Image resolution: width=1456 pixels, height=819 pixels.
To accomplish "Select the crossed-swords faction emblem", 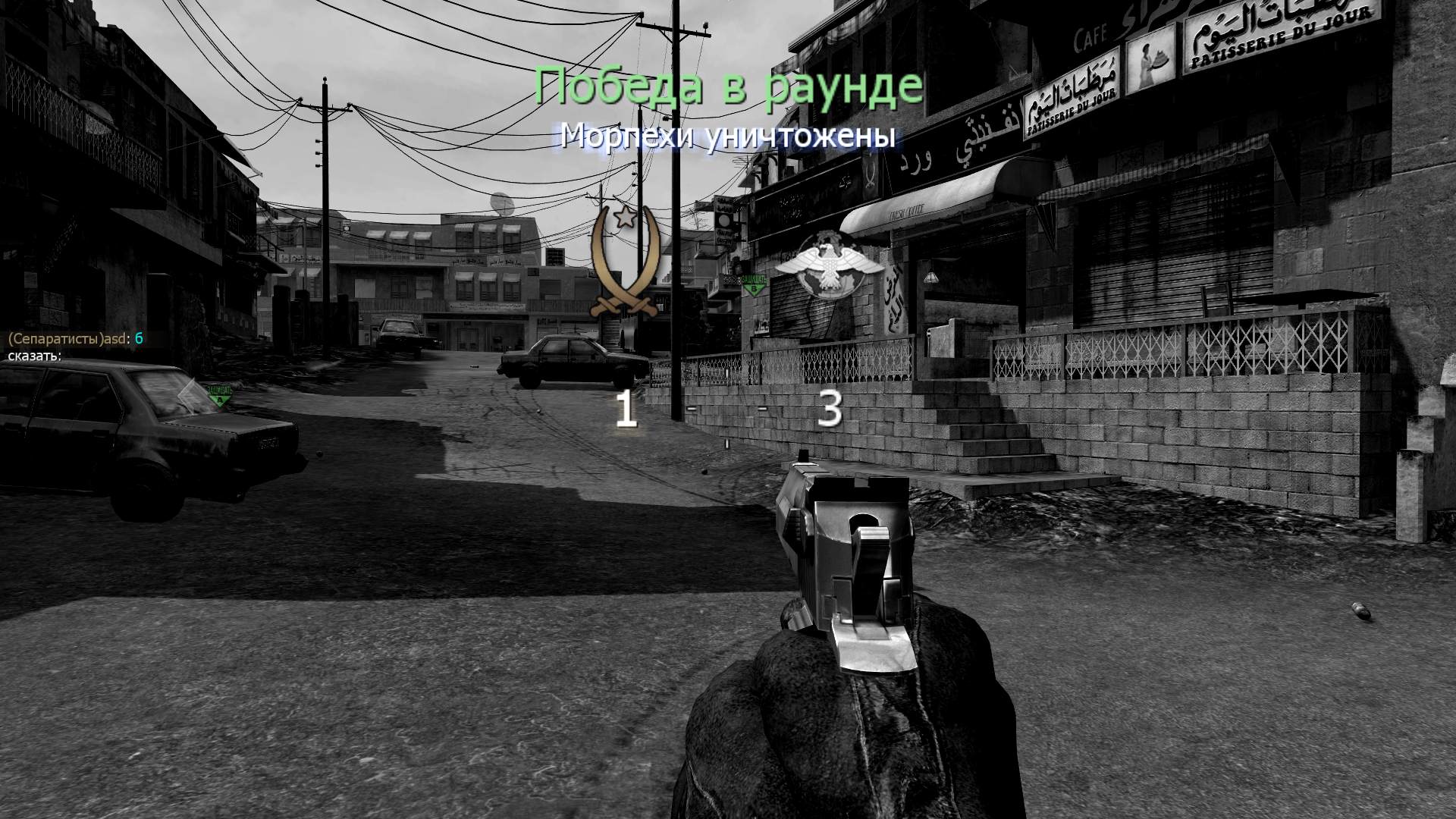I will click(624, 262).
